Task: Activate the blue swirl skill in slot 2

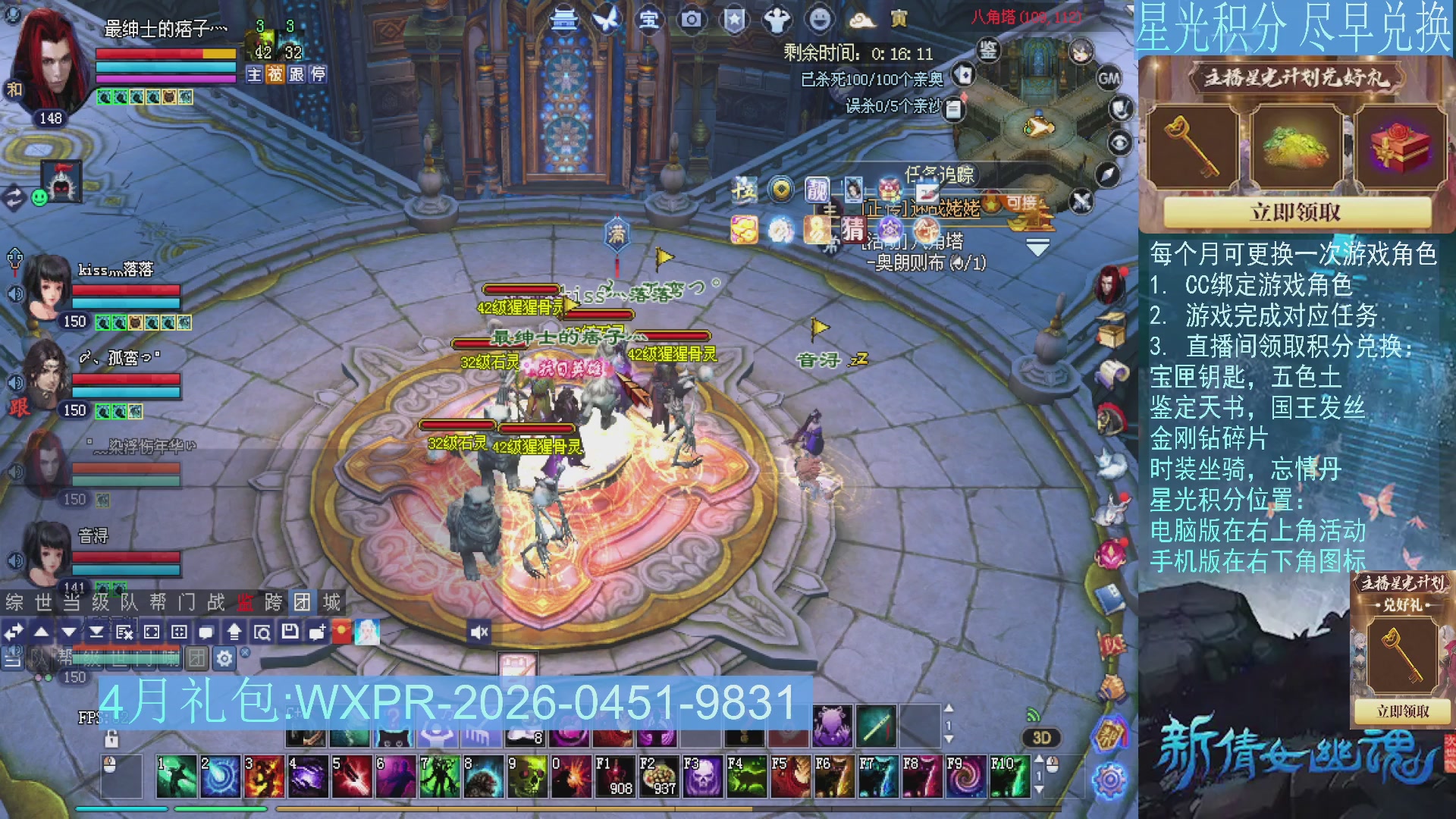Action: 220,777
